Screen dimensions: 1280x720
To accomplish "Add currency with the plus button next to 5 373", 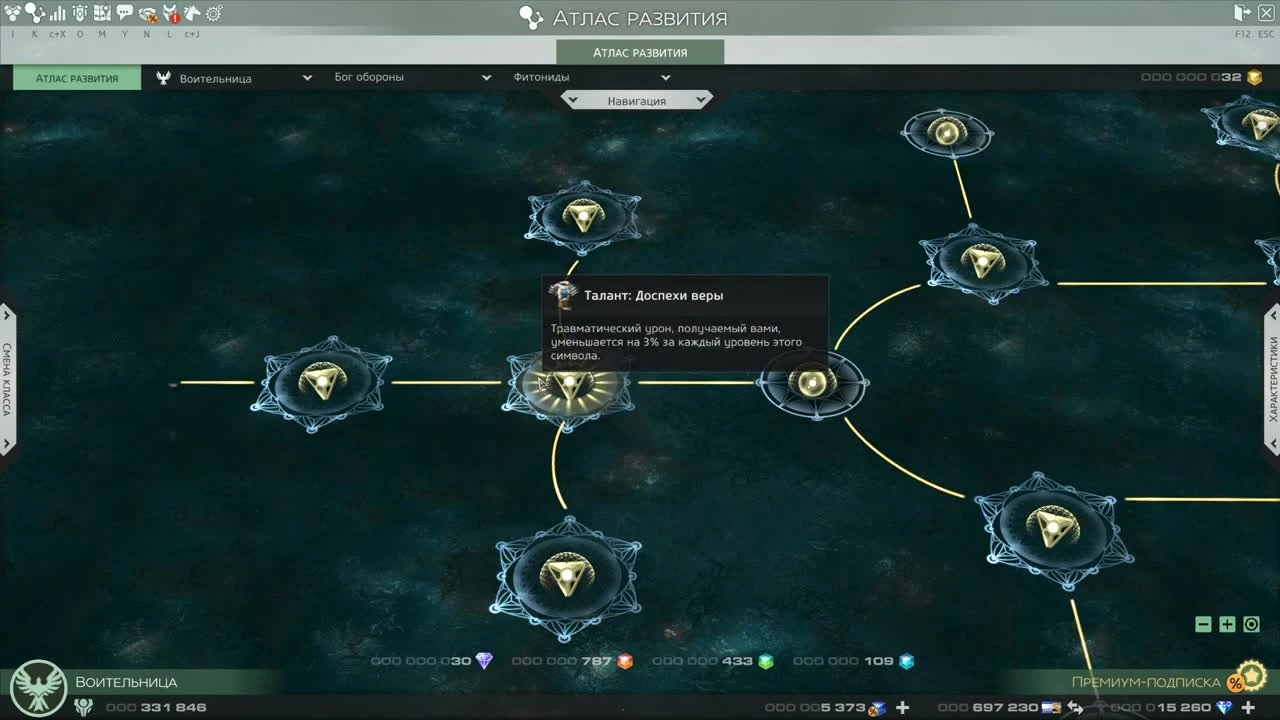I will click(x=902, y=707).
